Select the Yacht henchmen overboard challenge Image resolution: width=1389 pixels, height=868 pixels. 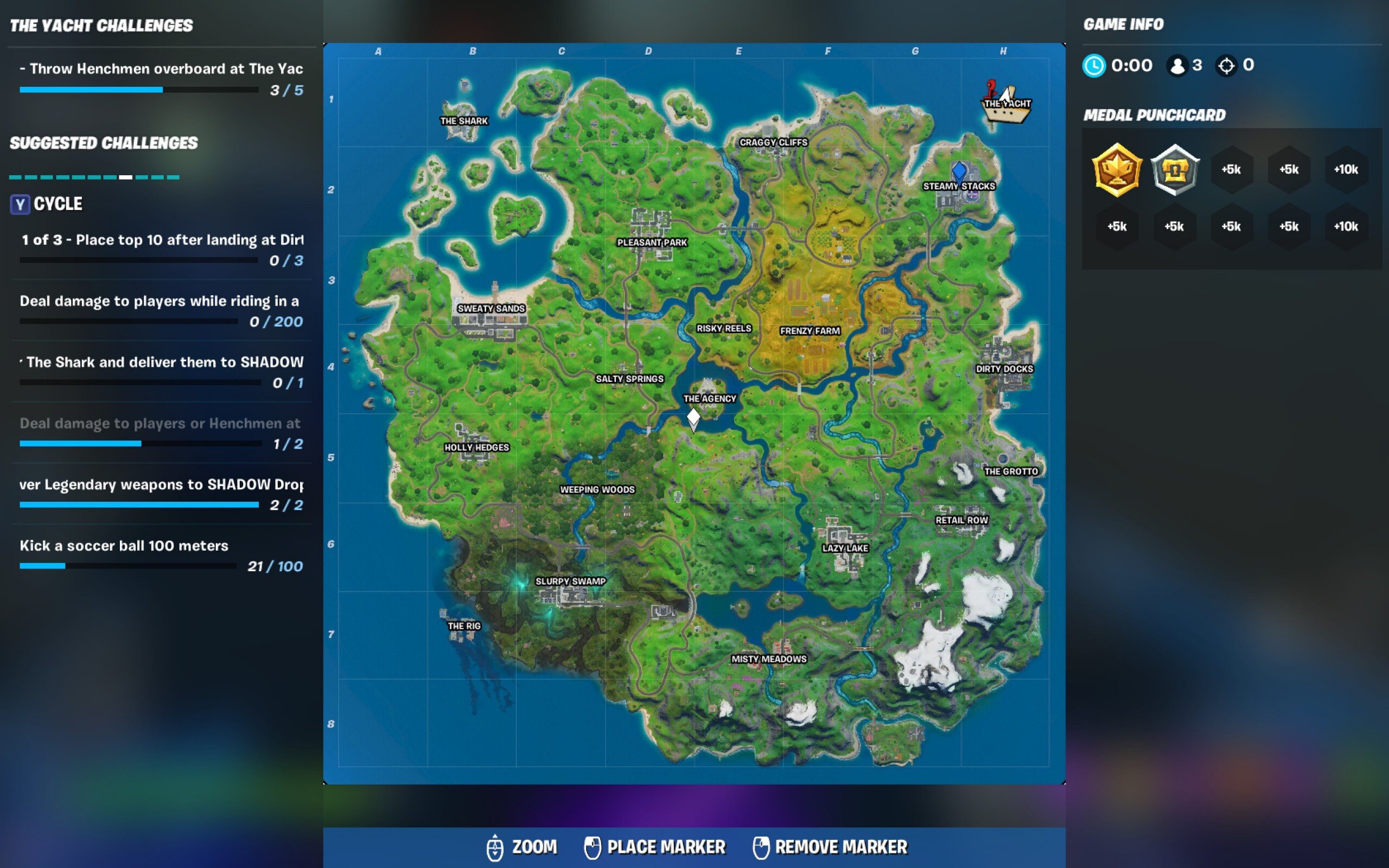click(x=161, y=79)
